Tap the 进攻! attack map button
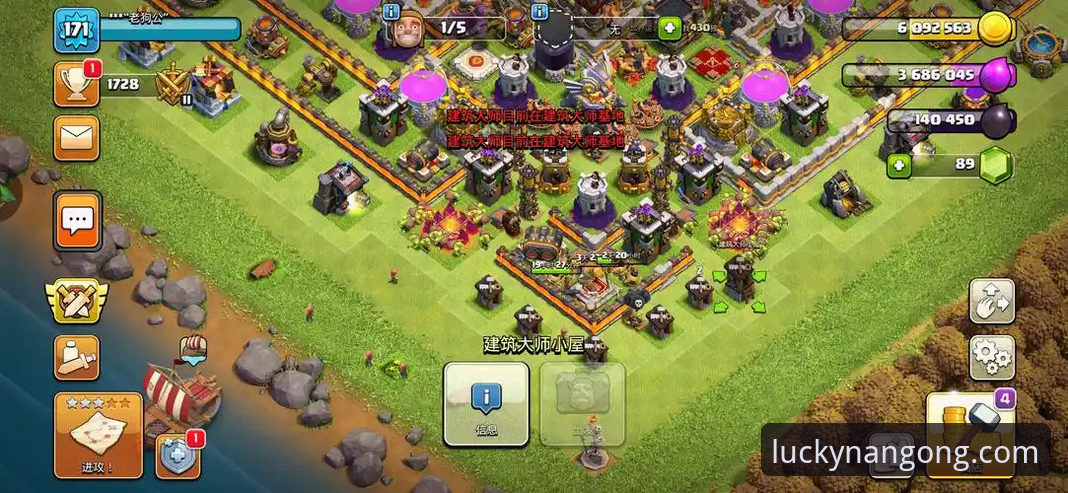The height and width of the screenshot is (493, 1068). click(97, 434)
